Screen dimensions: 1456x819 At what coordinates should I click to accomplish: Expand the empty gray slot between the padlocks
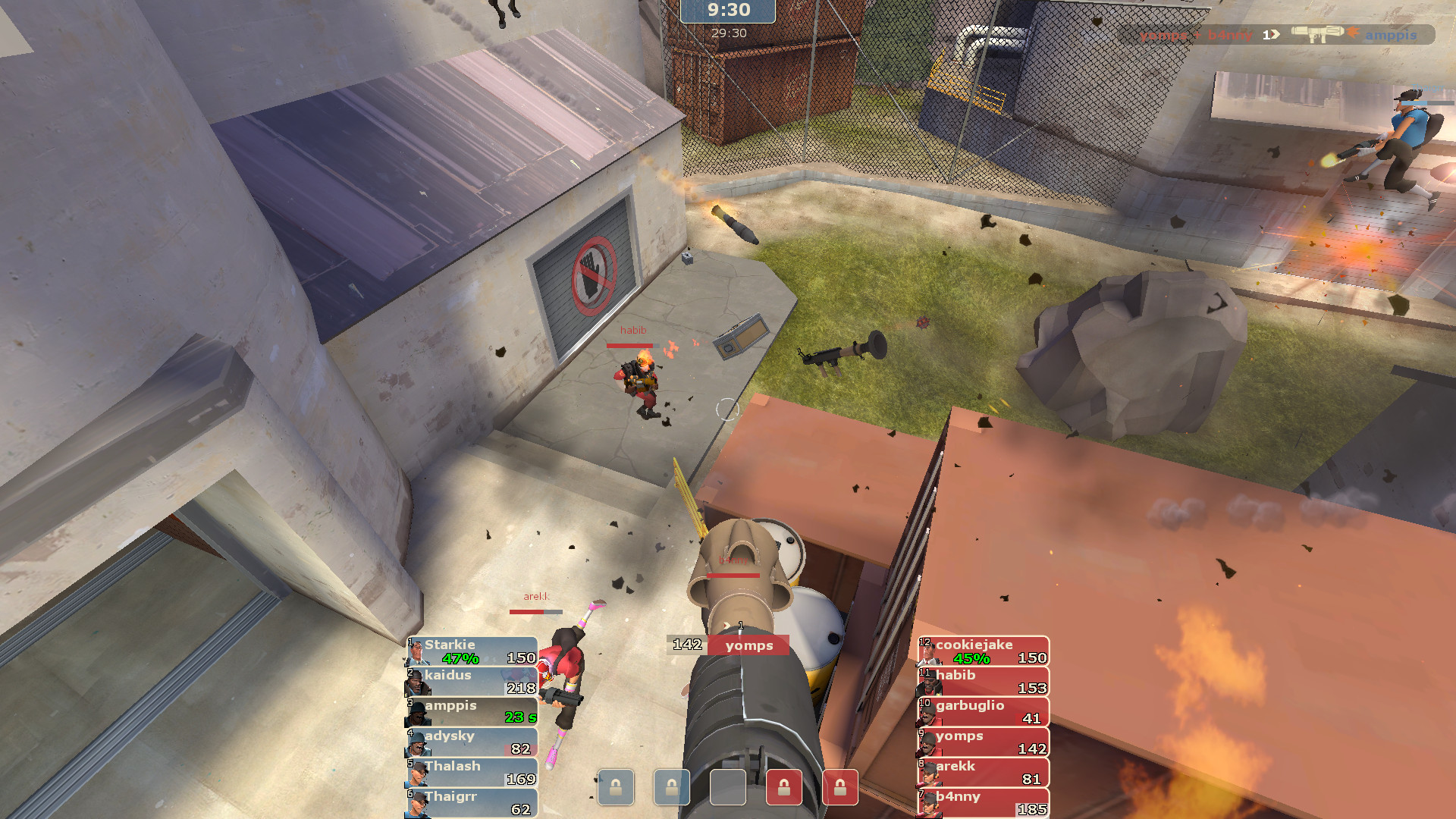[726, 787]
